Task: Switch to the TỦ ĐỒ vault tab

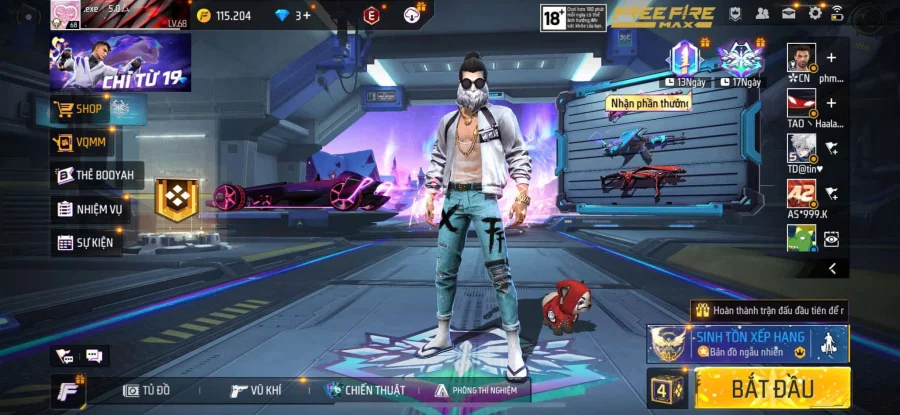Action: (152, 390)
